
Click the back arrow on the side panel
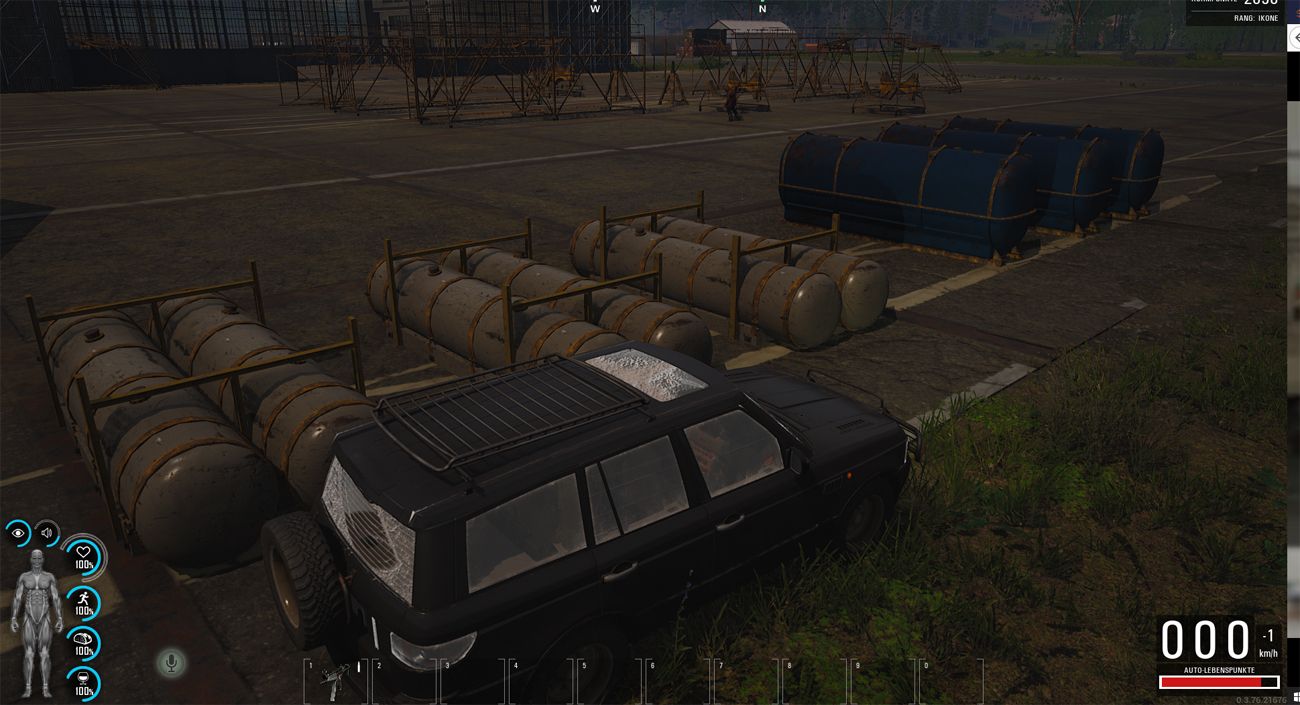[x=1295, y=37]
